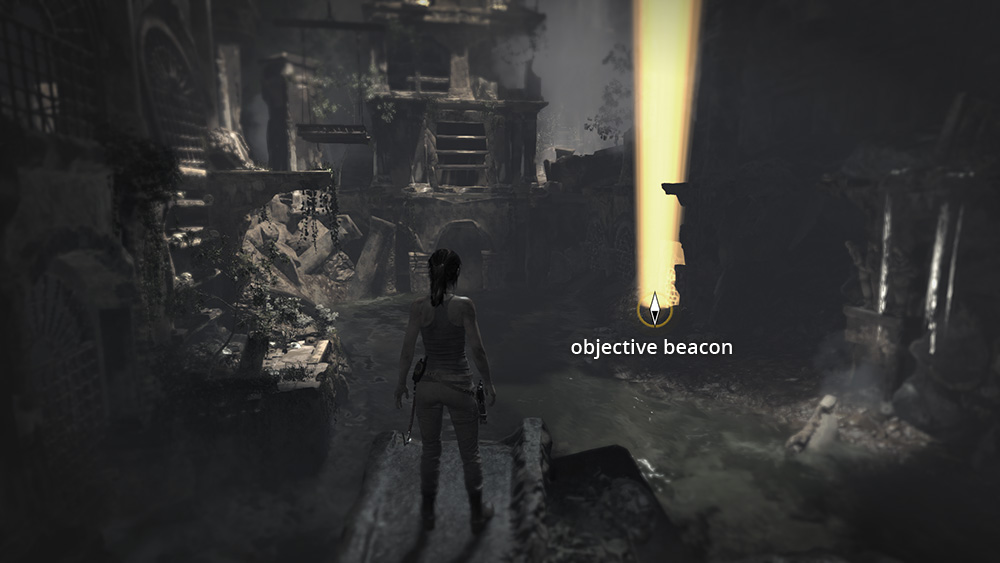Click the objective beacon marker icon

coord(654,310)
